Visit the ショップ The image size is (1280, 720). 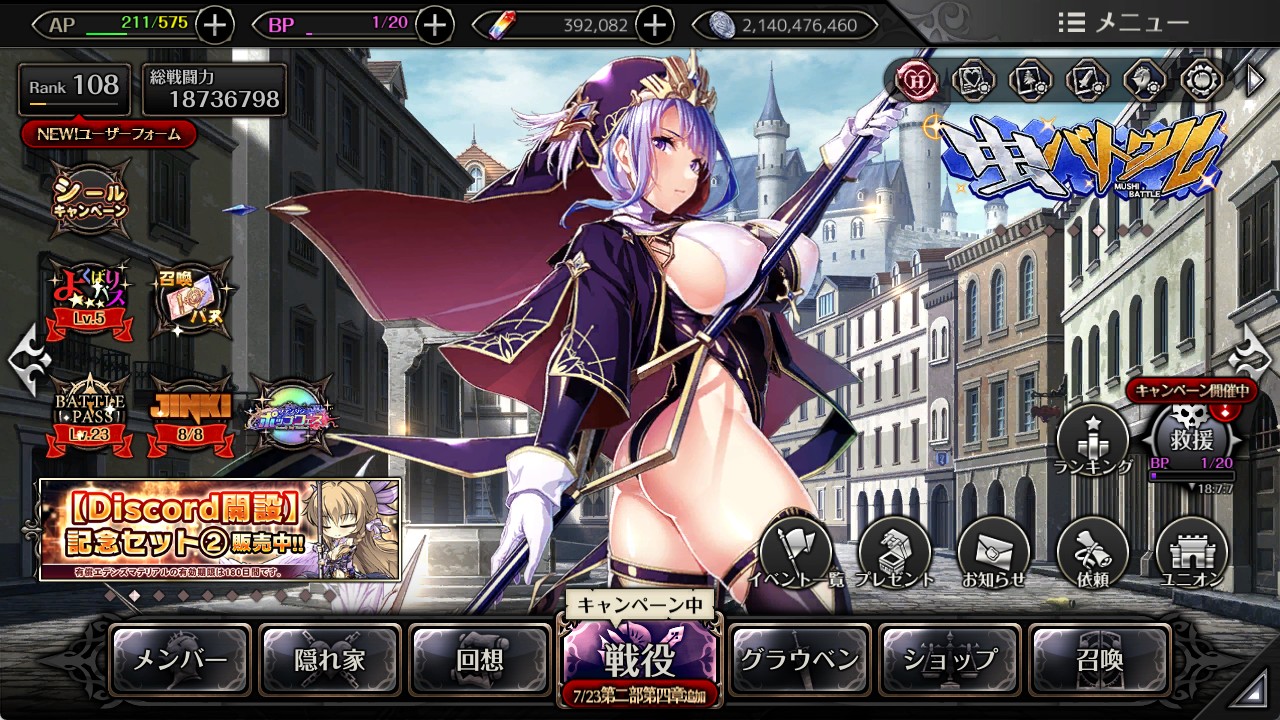[x=949, y=660]
